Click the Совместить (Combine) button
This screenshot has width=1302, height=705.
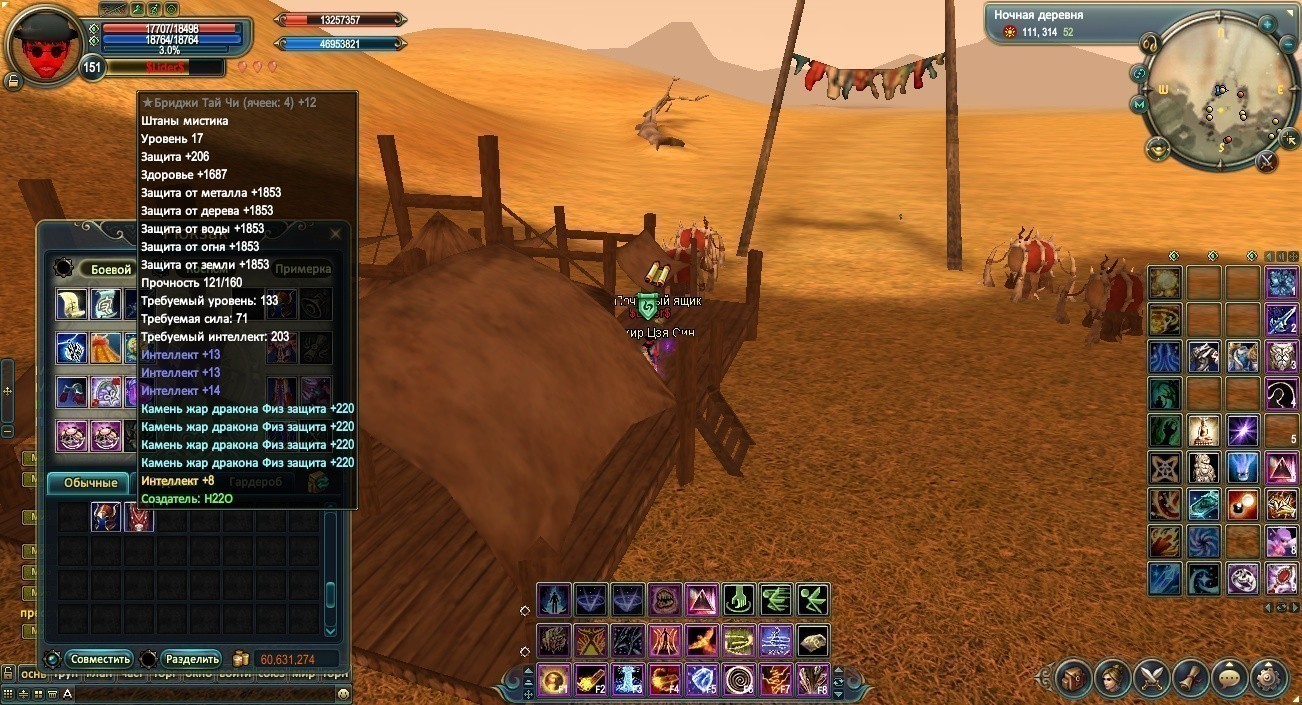(x=99, y=659)
